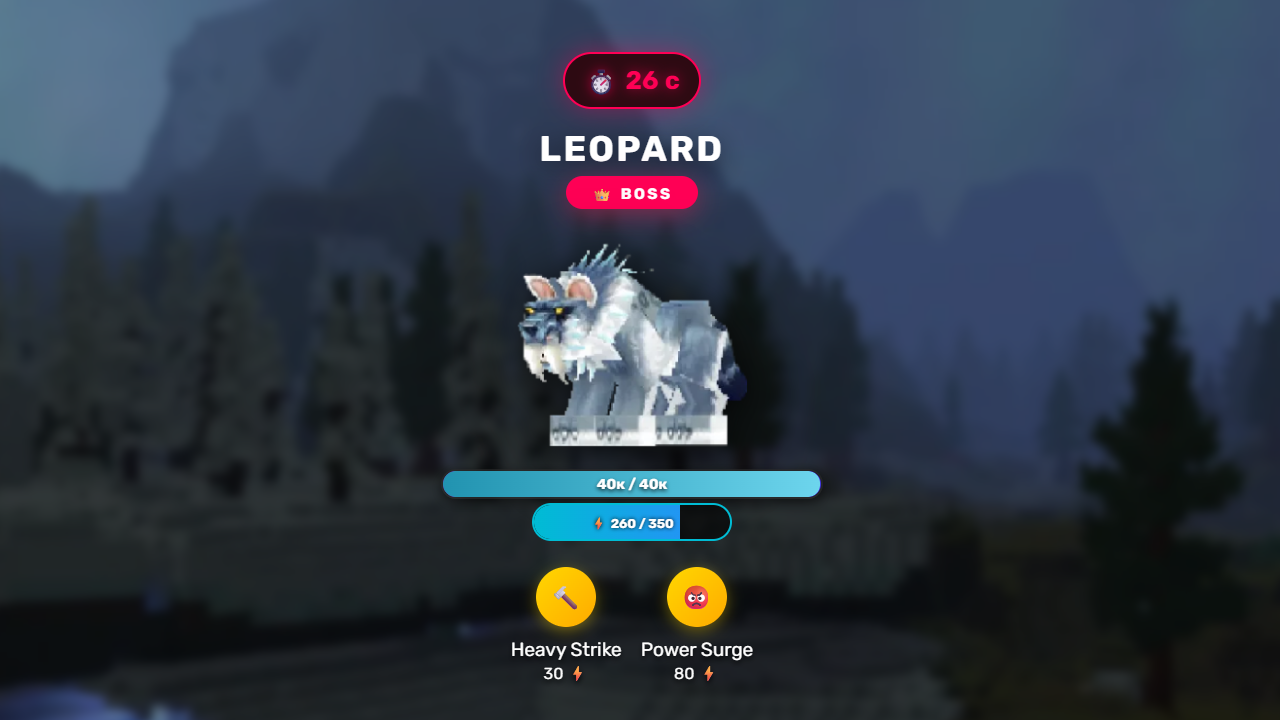Viewport: 1280px width, 720px height.
Task: Click the yellow circle behind the hammer icon
Action: pos(565,596)
